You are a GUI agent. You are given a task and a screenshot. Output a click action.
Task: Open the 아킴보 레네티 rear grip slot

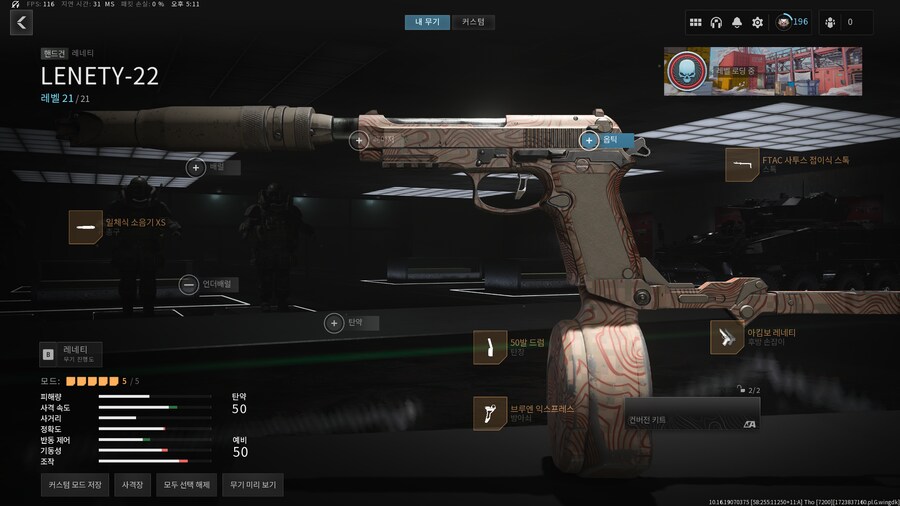(x=726, y=337)
